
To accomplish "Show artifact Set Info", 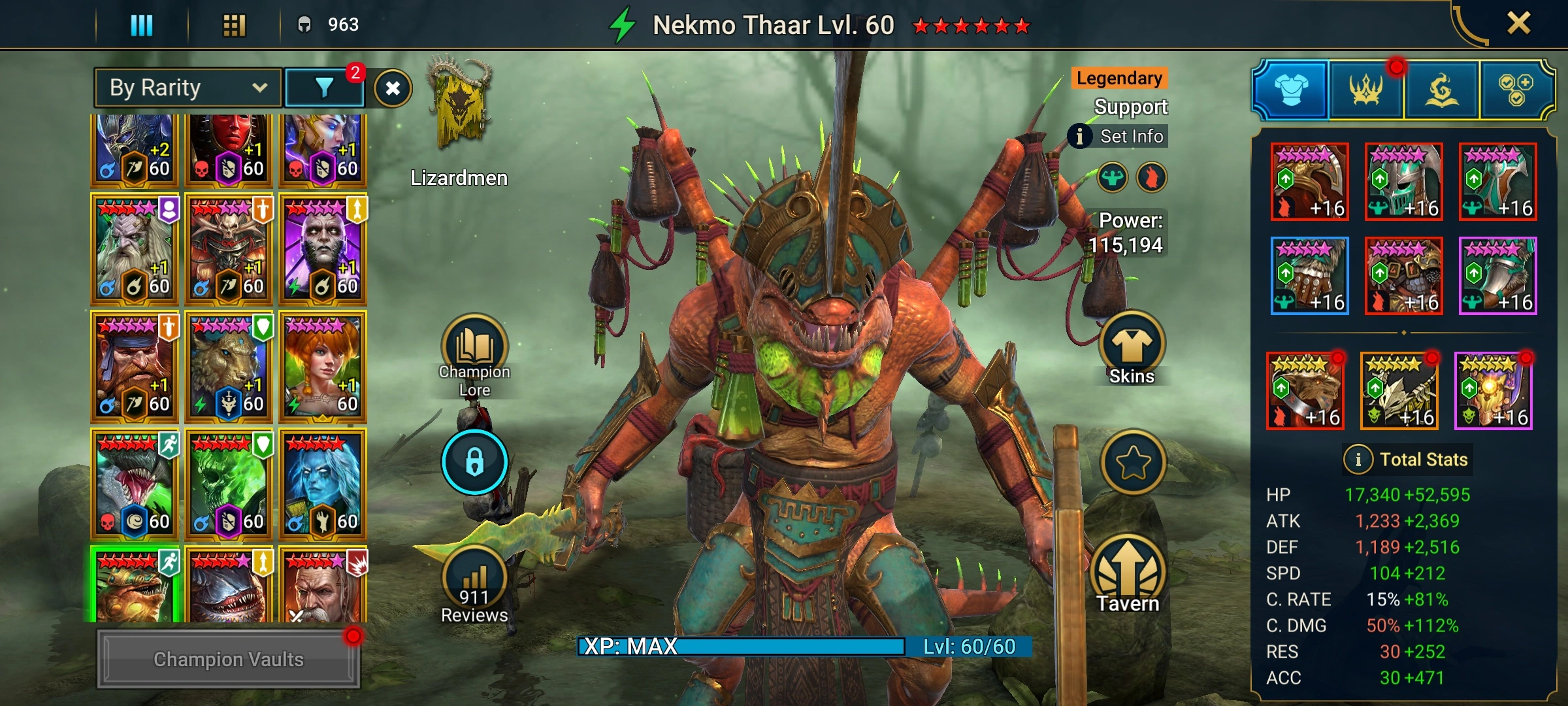I will pyautogui.click(x=1119, y=137).
